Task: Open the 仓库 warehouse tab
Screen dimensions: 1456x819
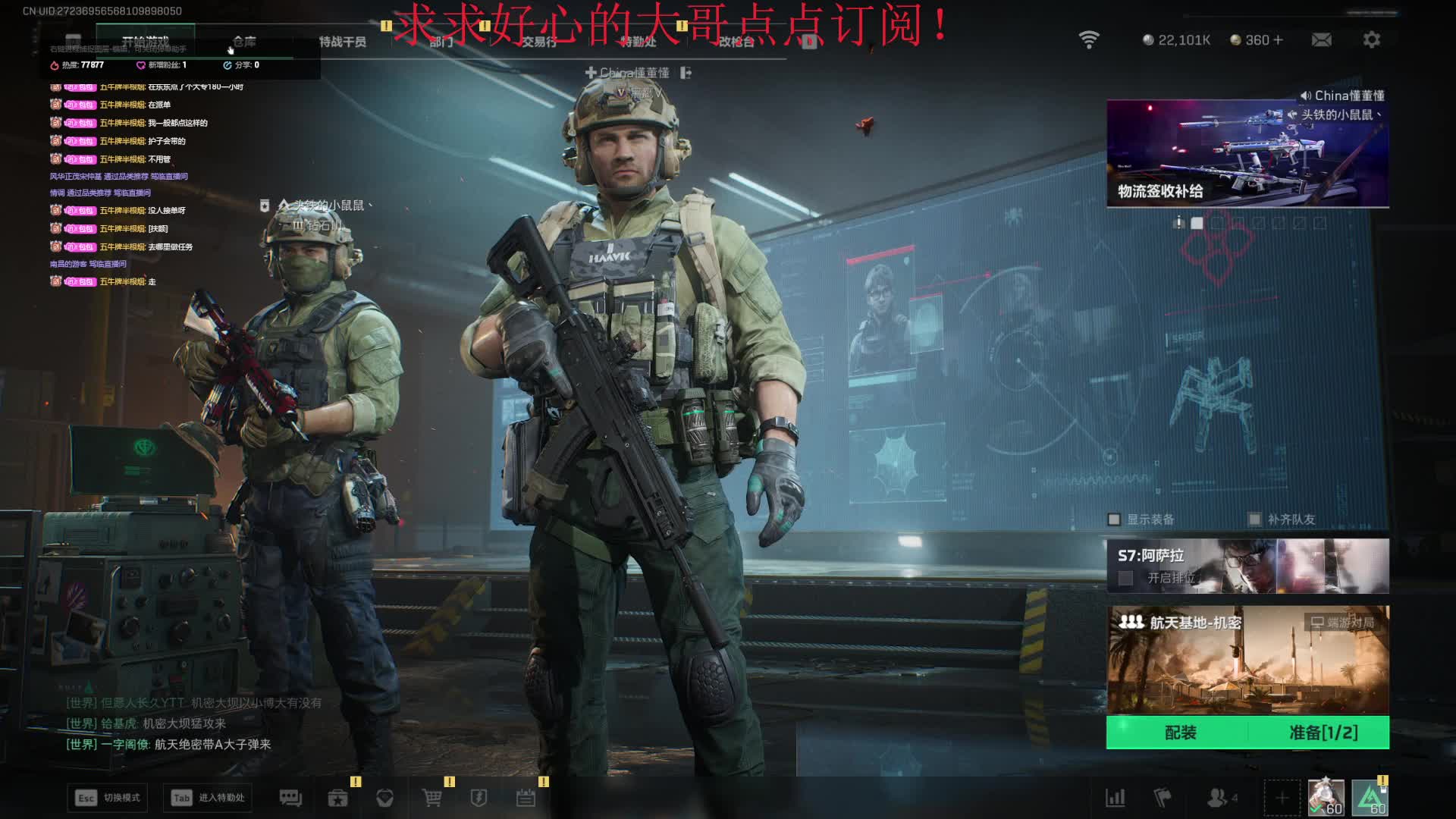Action: coord(244,42)
